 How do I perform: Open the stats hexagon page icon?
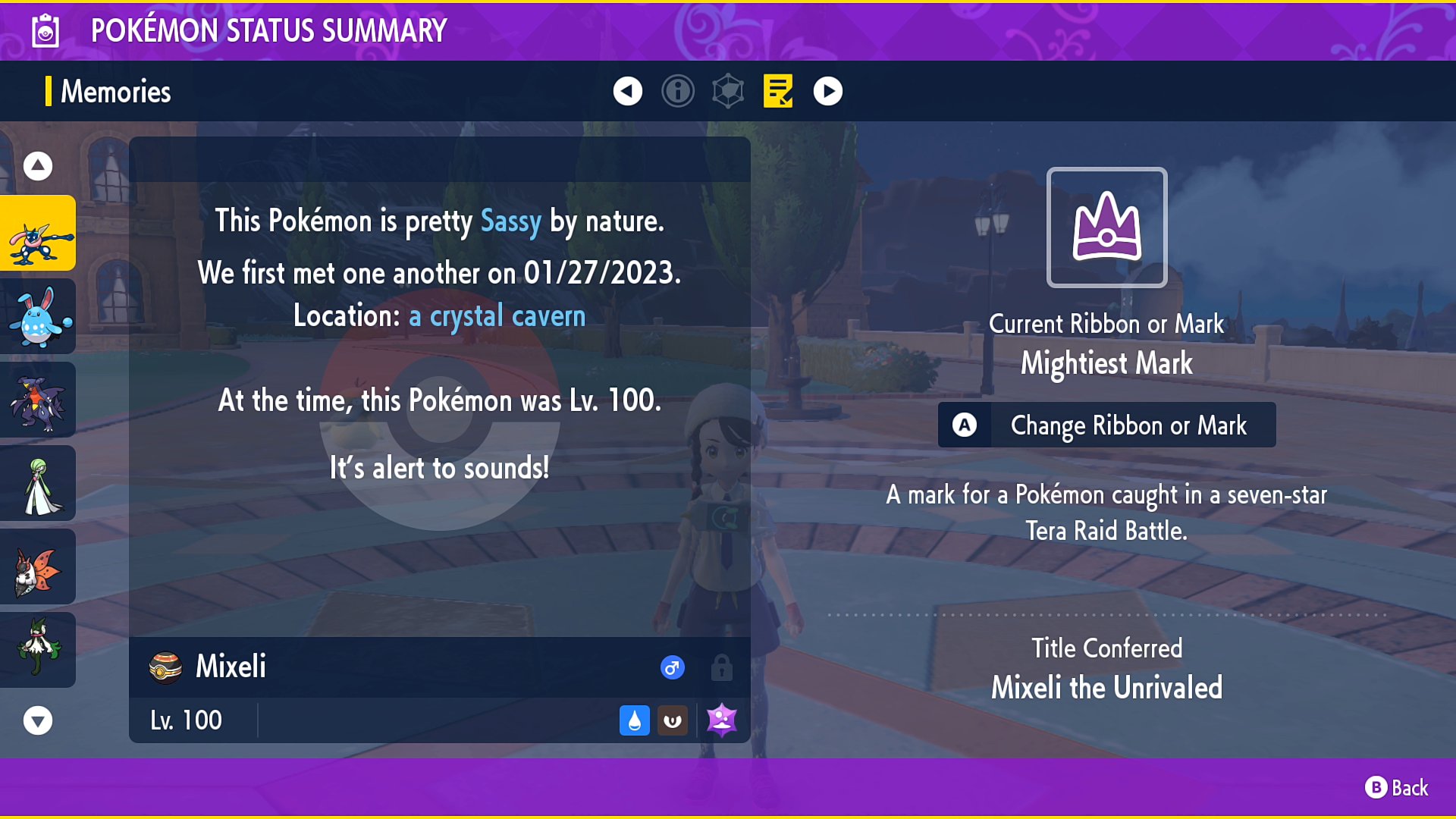tap(728, 90)
